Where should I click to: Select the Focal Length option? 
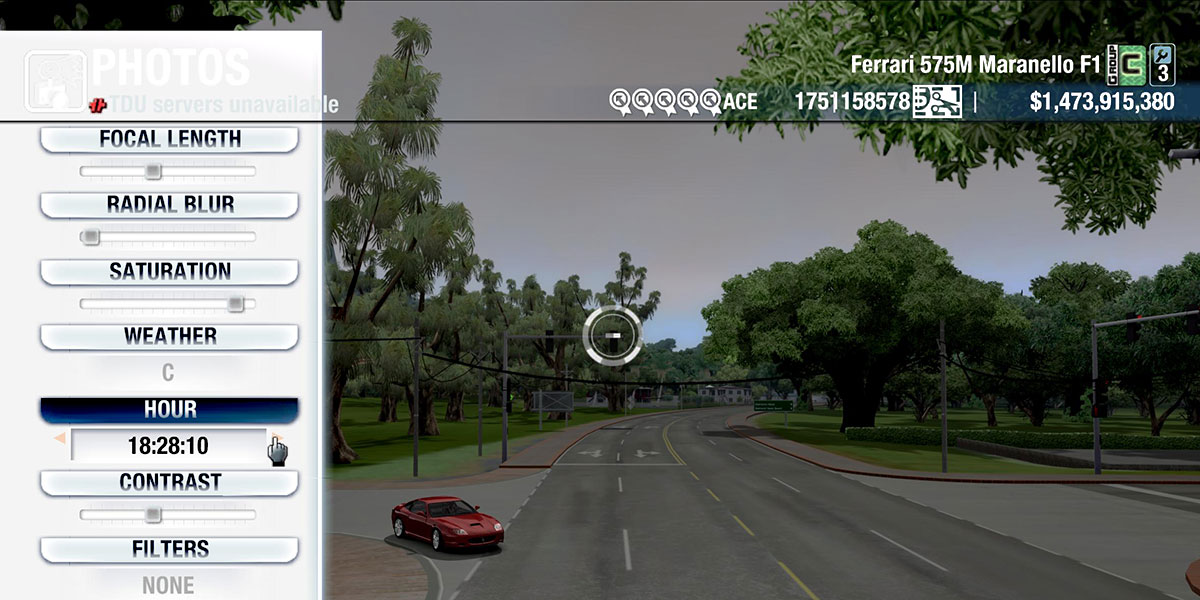click(169, 139)
